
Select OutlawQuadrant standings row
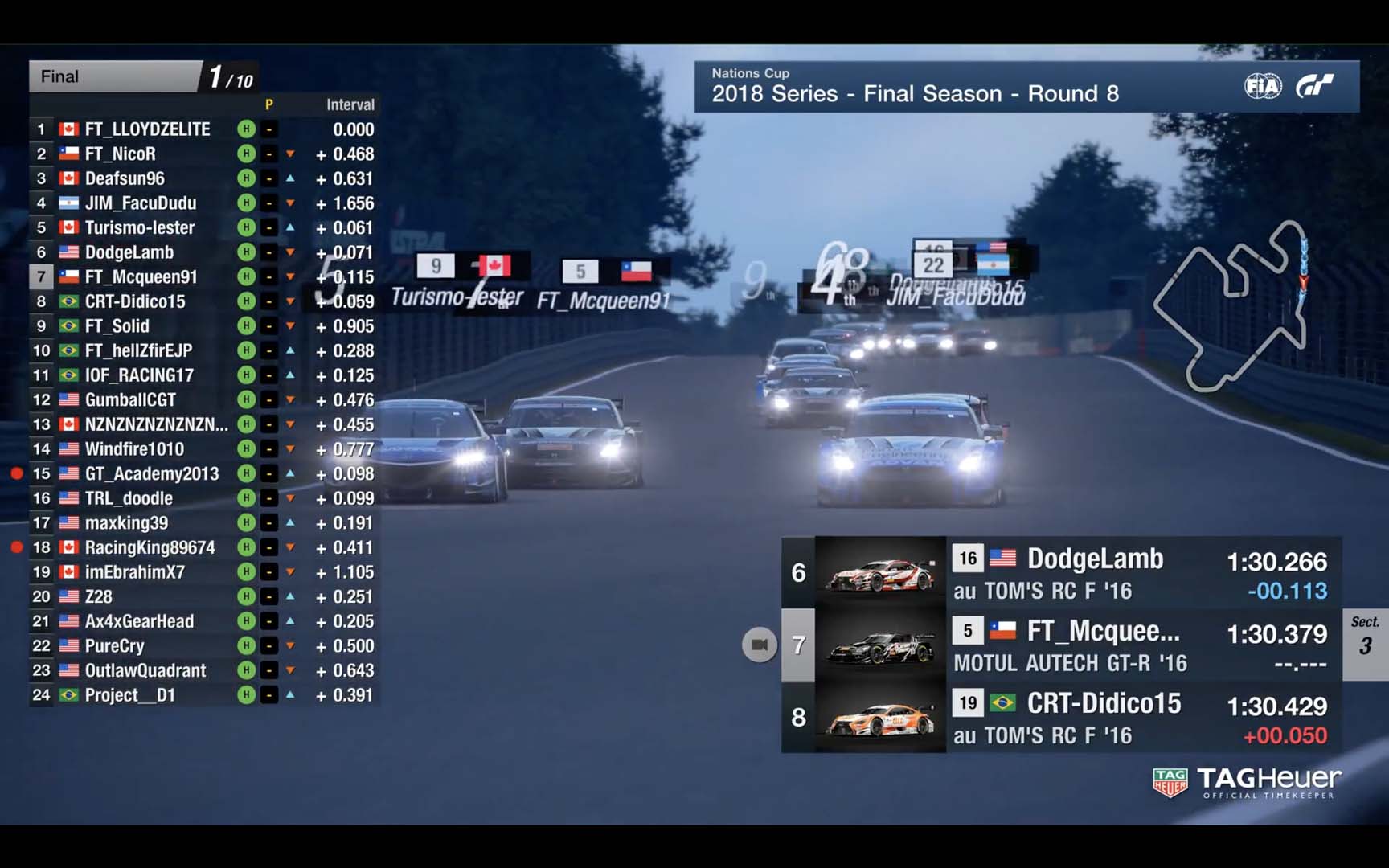click(x=145, y=671)
